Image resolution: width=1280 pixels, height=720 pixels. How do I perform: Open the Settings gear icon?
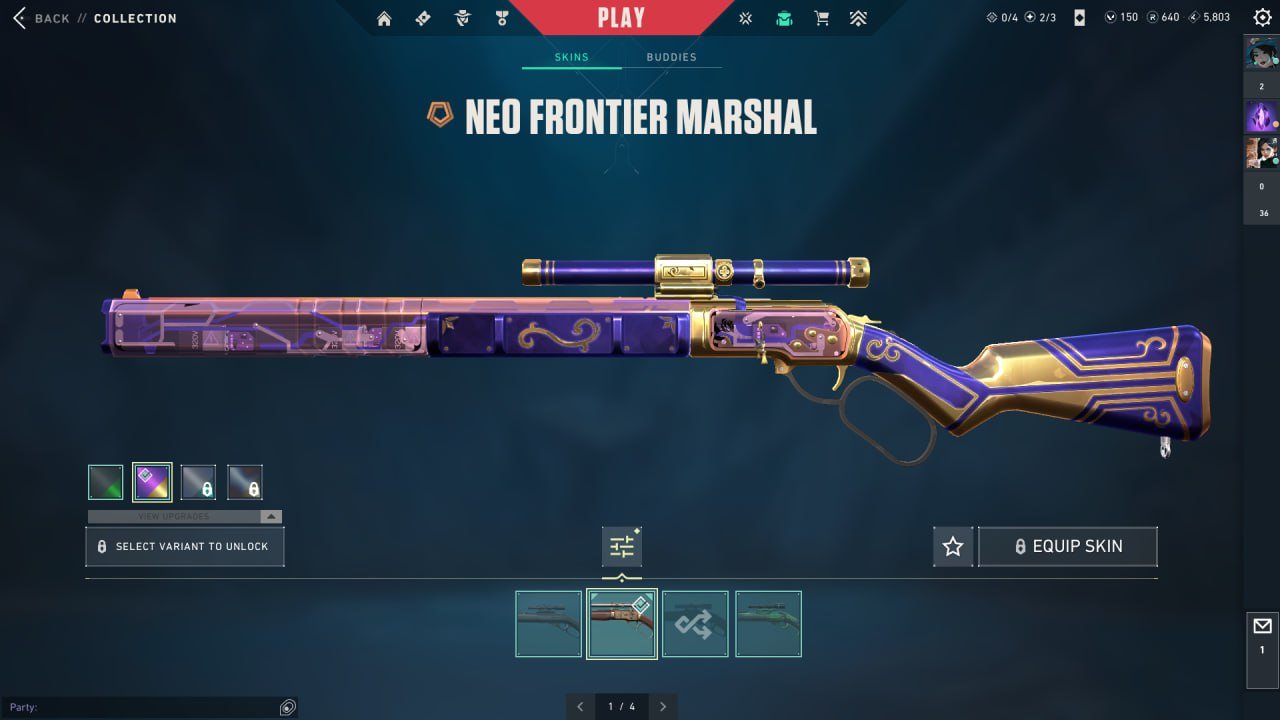tap(1262, 17)
